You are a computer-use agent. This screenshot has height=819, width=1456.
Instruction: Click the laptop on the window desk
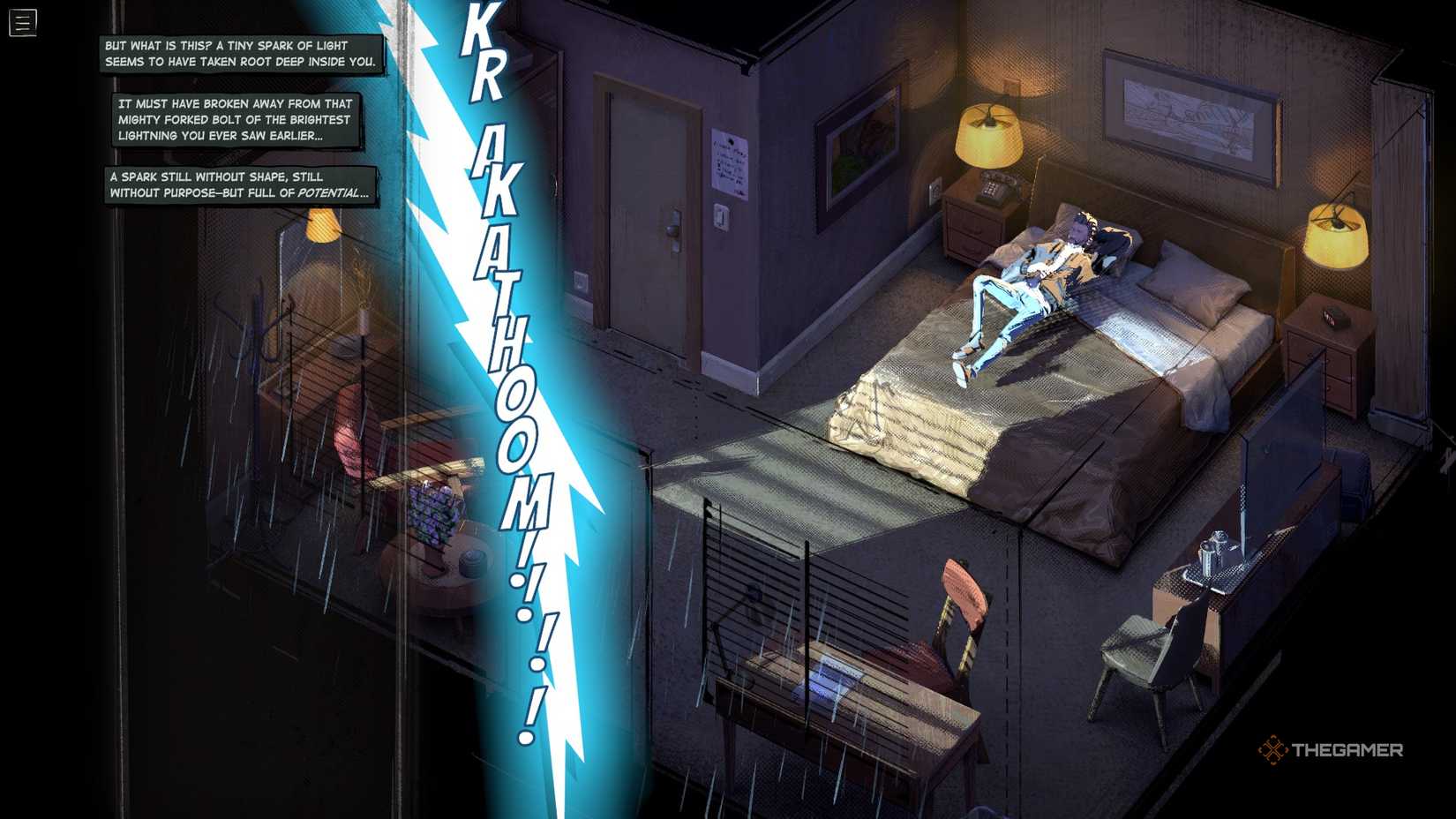tap(829, 675)
